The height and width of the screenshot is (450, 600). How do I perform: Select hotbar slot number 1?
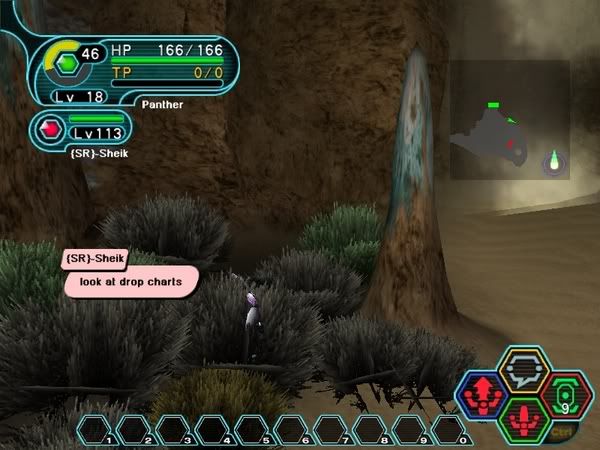click(96, 431)
